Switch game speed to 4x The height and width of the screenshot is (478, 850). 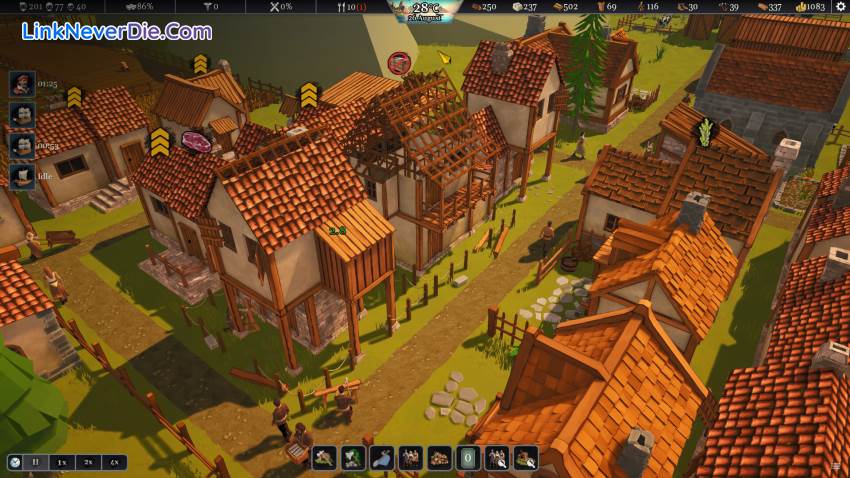click(x=114, y=462)
